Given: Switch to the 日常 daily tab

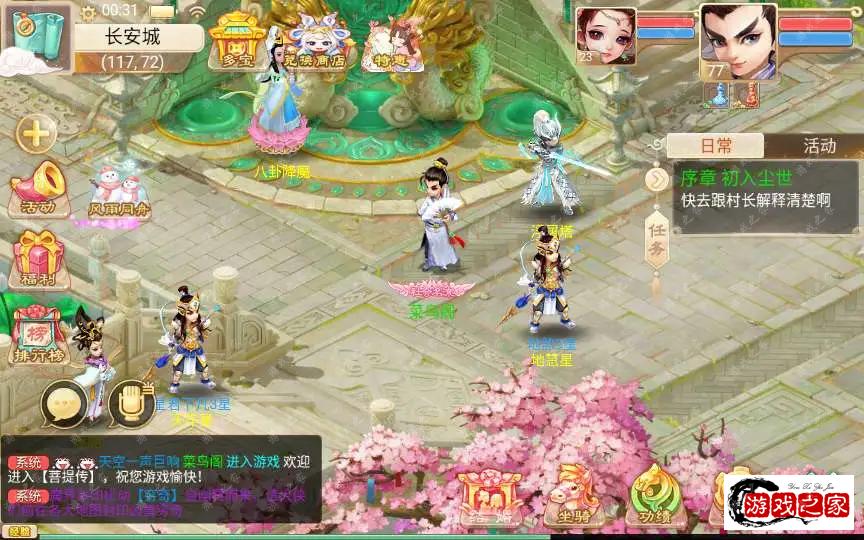Looking at the screenshot, I should (715, 146).
